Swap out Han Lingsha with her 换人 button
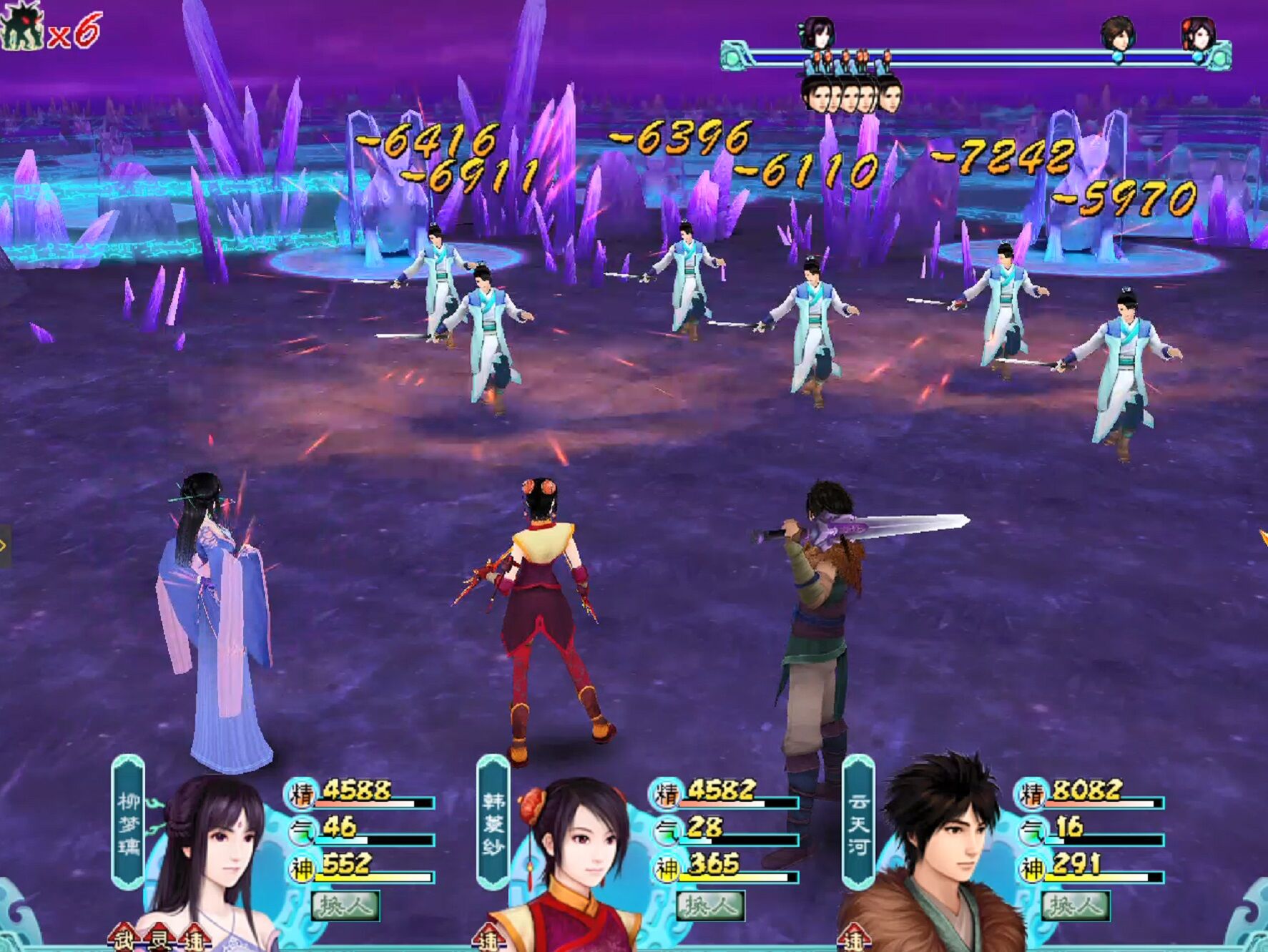This screenshot has height=952, width=1268. [x=710, y=906]
